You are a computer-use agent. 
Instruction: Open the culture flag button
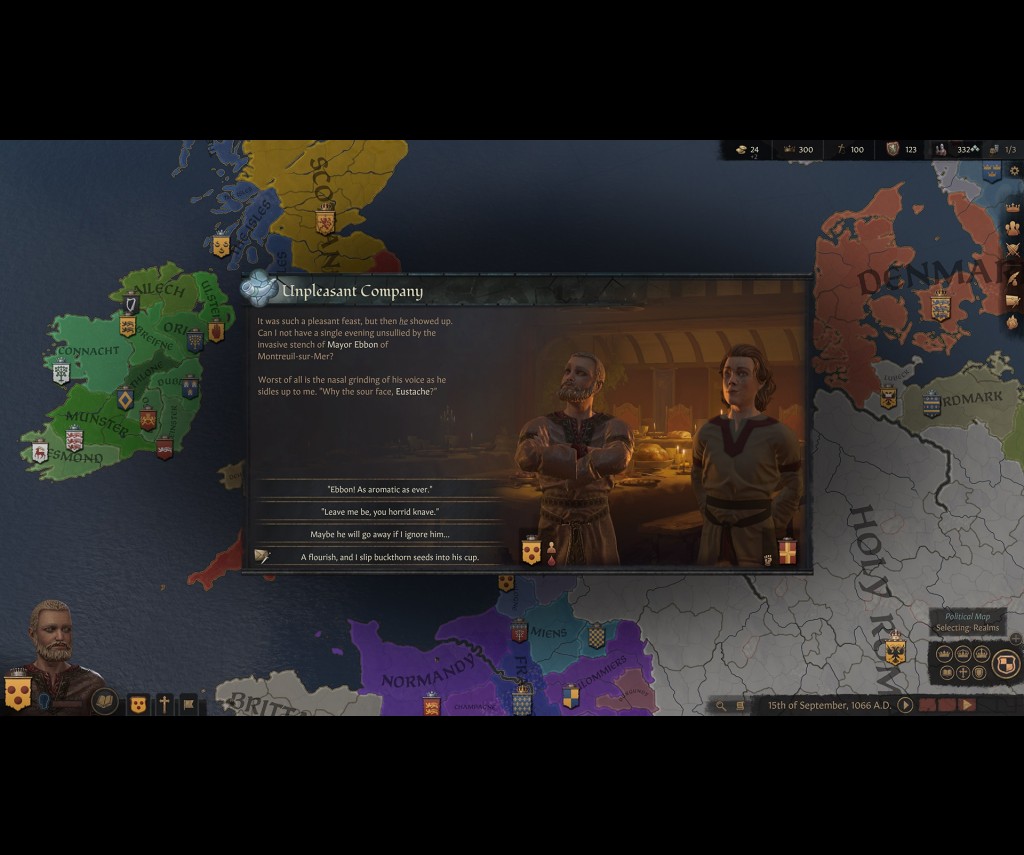(x=188, y=705)
